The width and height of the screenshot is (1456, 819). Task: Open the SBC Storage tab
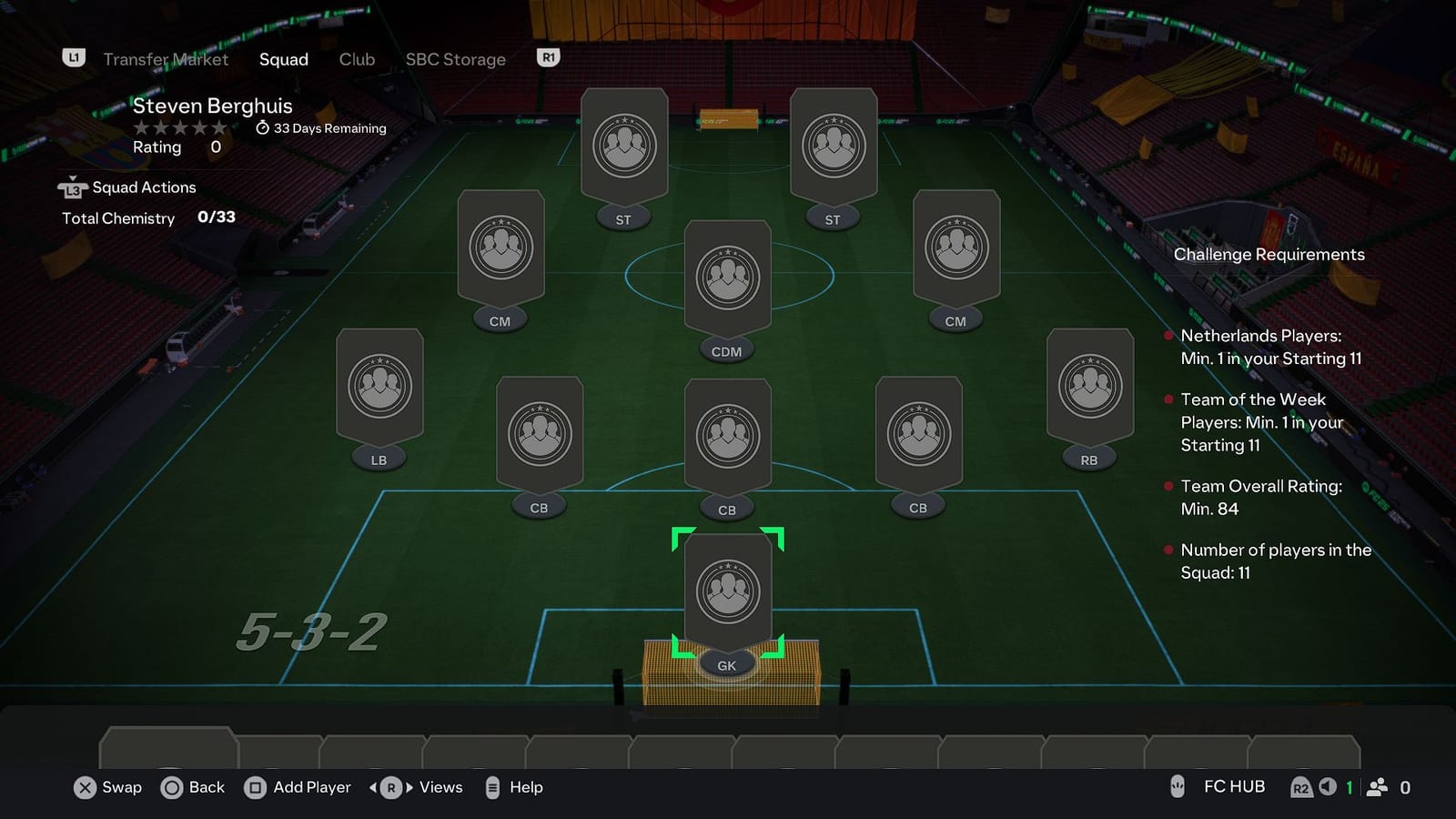point(455,59)
